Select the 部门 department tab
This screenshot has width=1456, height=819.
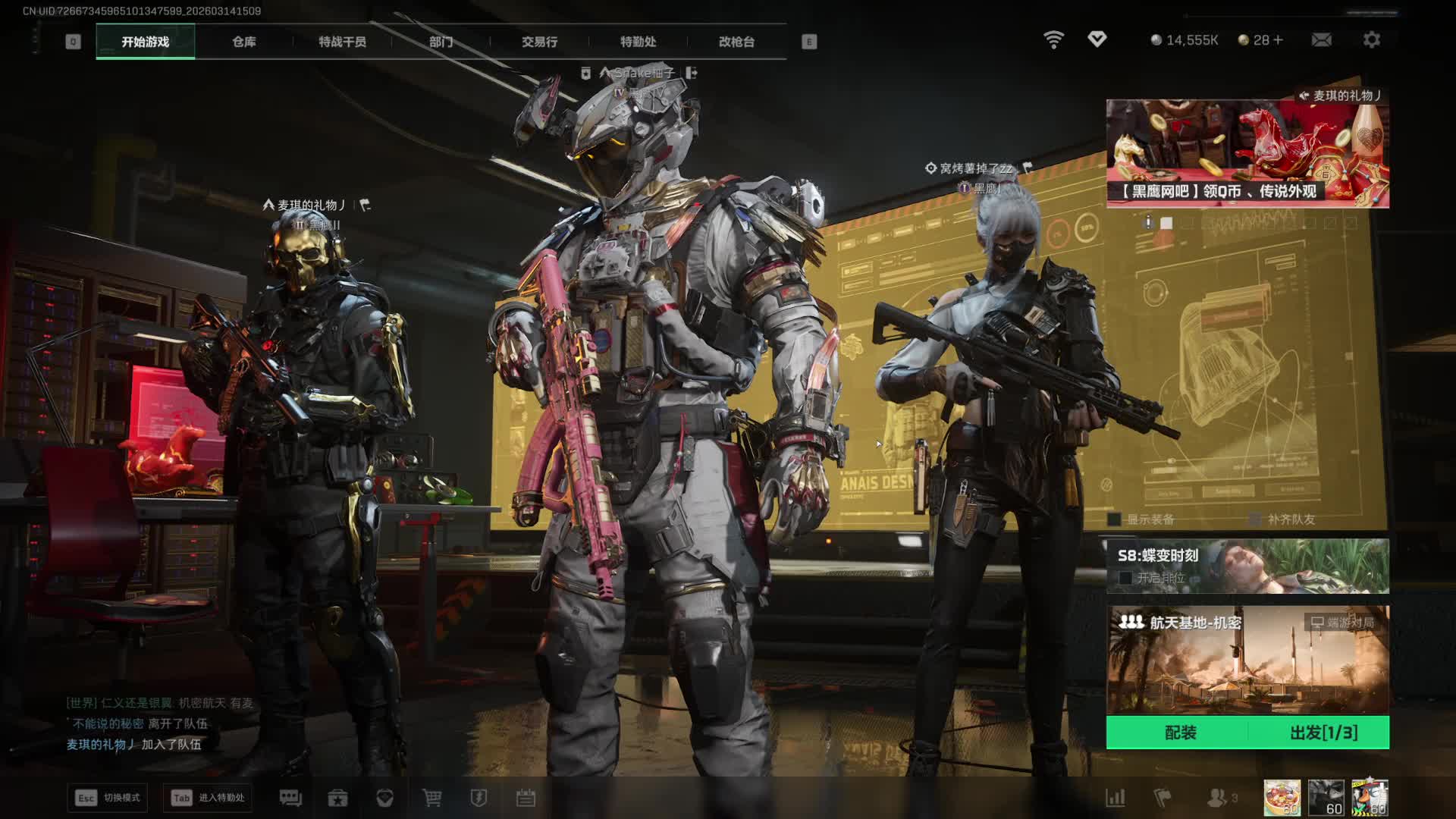[x=441, y=42]
